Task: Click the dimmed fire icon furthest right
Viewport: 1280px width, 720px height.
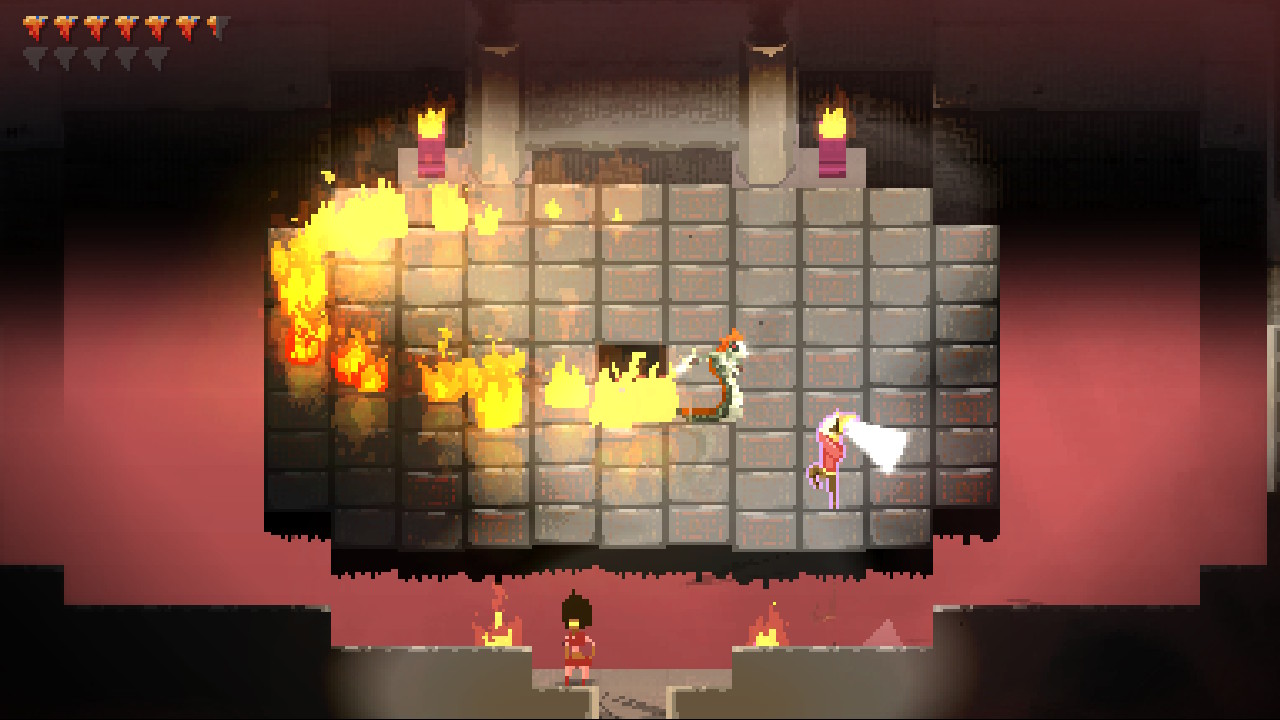Action: [158, 56]
